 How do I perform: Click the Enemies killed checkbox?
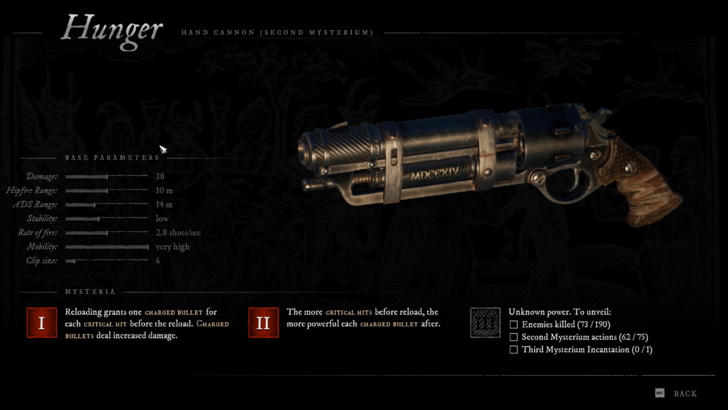[514, 325]
